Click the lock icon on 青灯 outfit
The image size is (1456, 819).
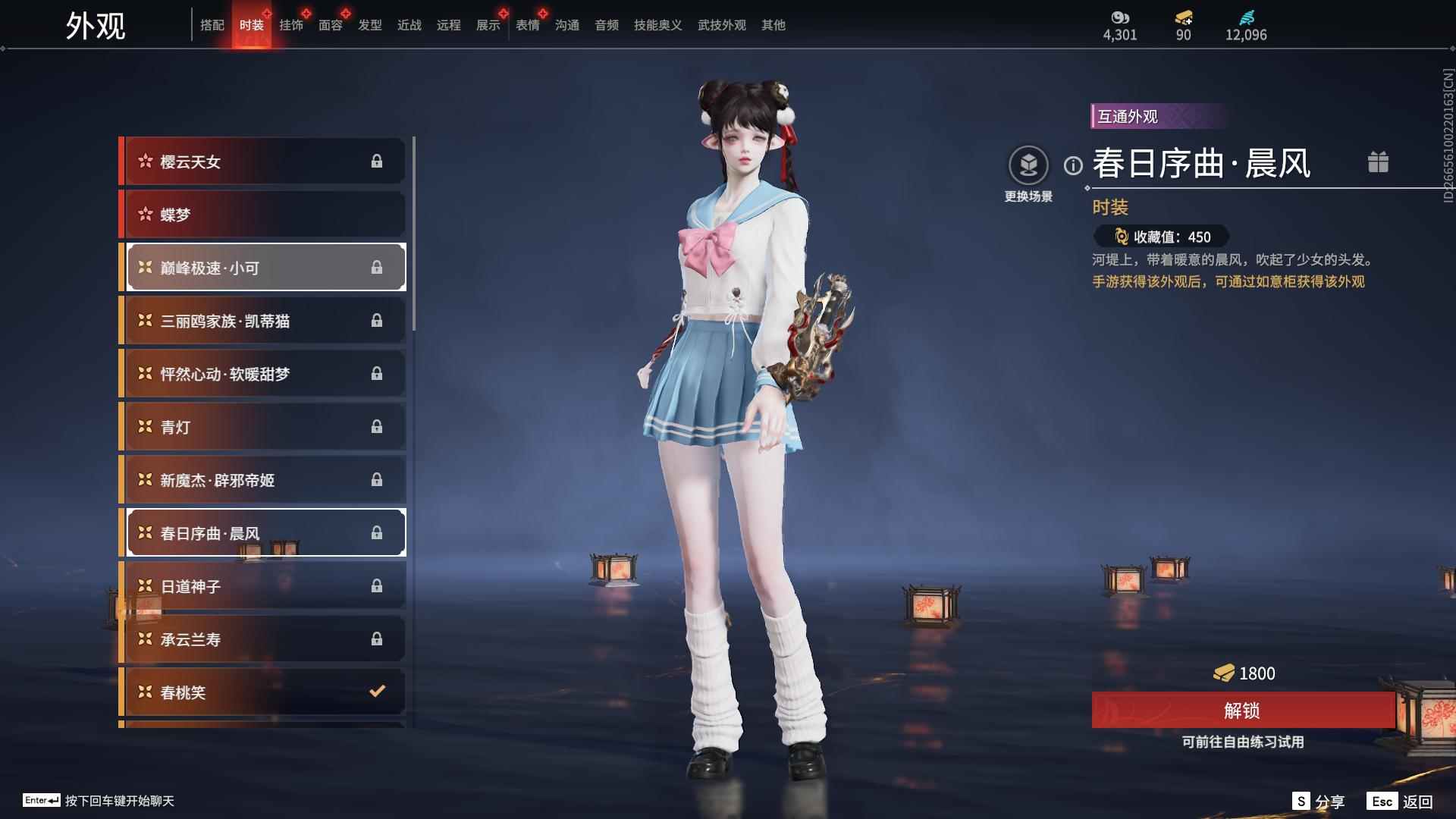tap(377, 426)
